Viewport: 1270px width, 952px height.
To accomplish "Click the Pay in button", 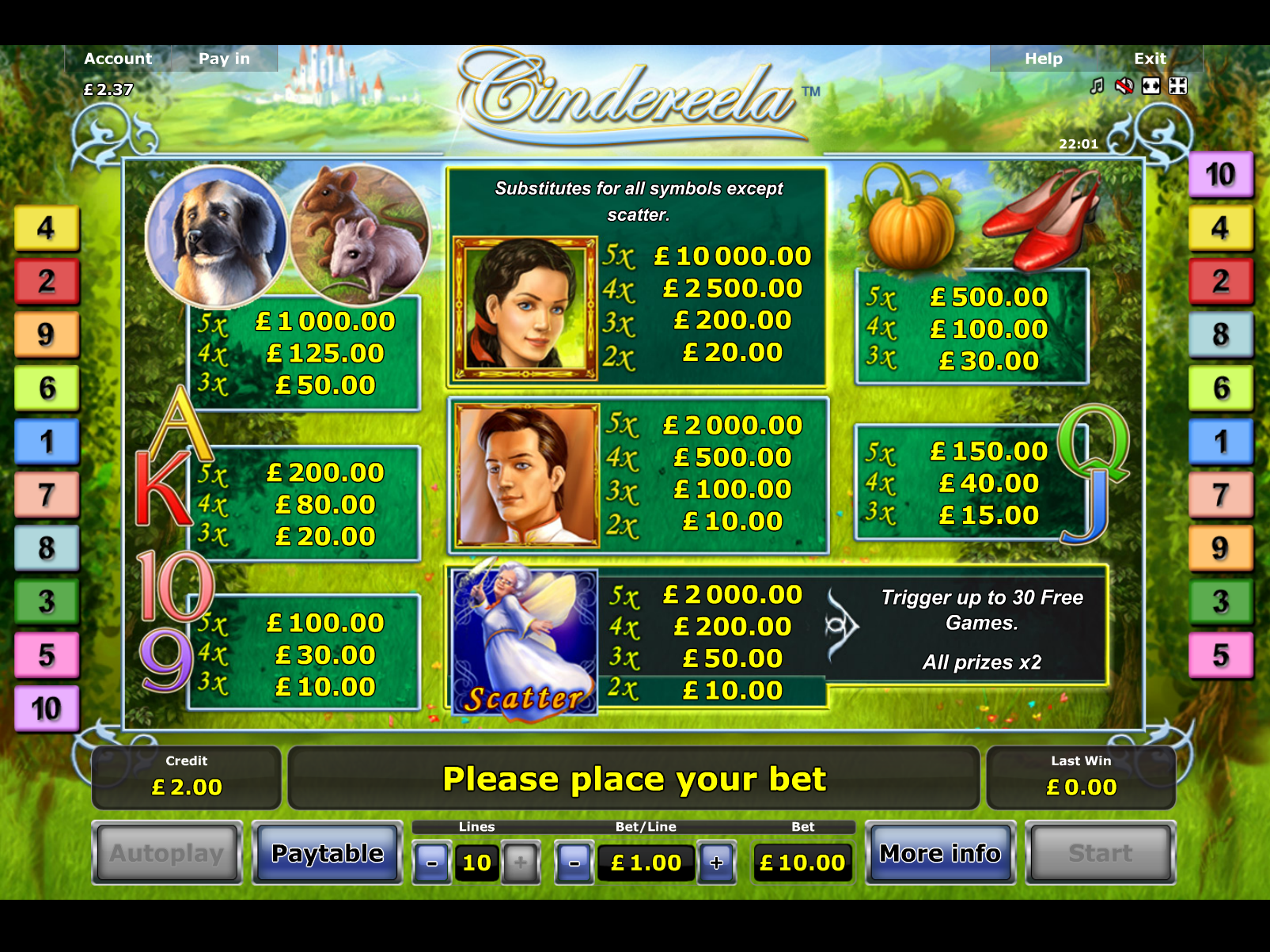I will [224, 59].
